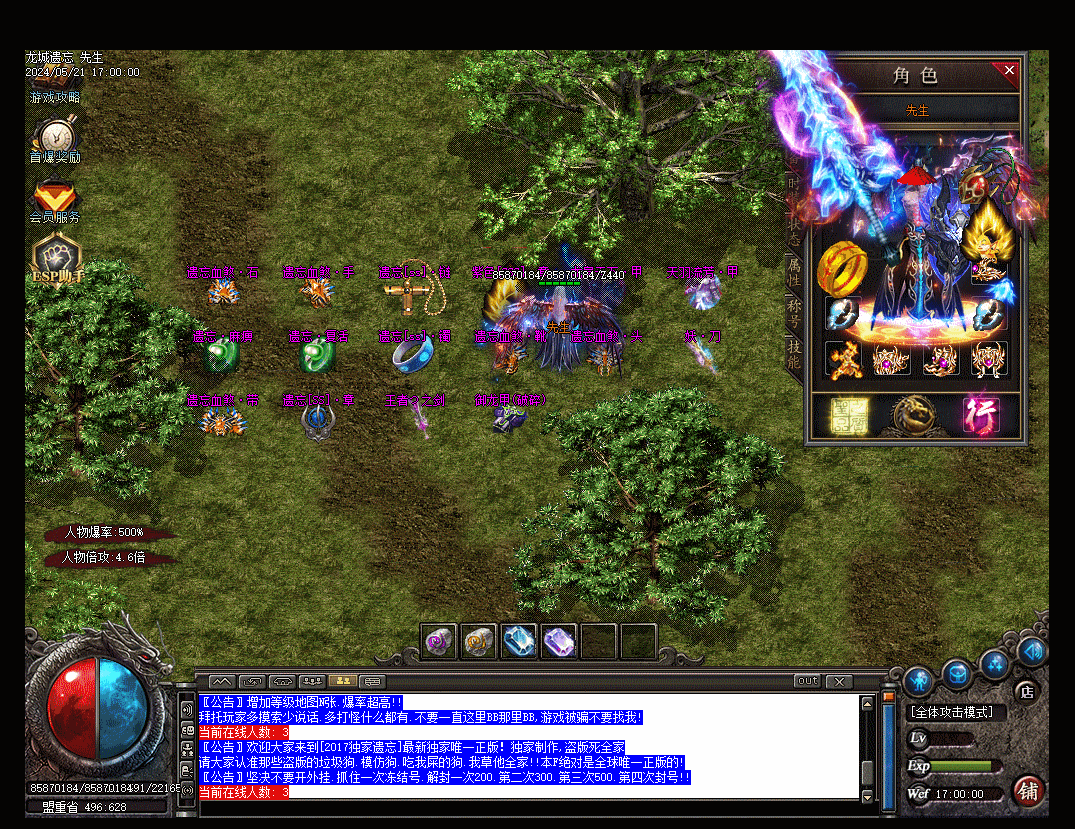Use the blue crystal hotbar item

[x=519, y=641]
